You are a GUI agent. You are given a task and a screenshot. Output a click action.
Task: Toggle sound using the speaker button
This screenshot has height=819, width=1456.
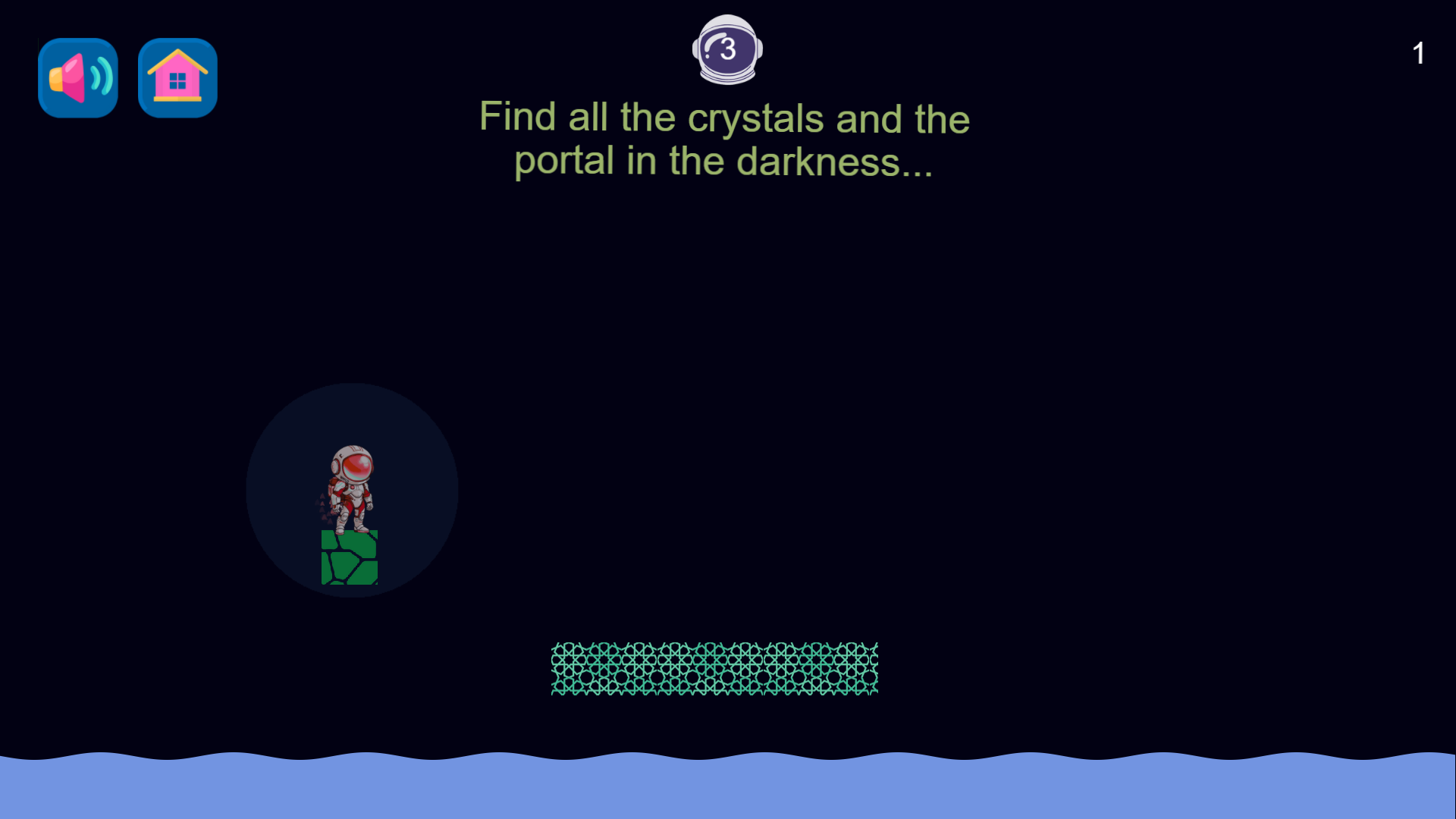(77, 77)
